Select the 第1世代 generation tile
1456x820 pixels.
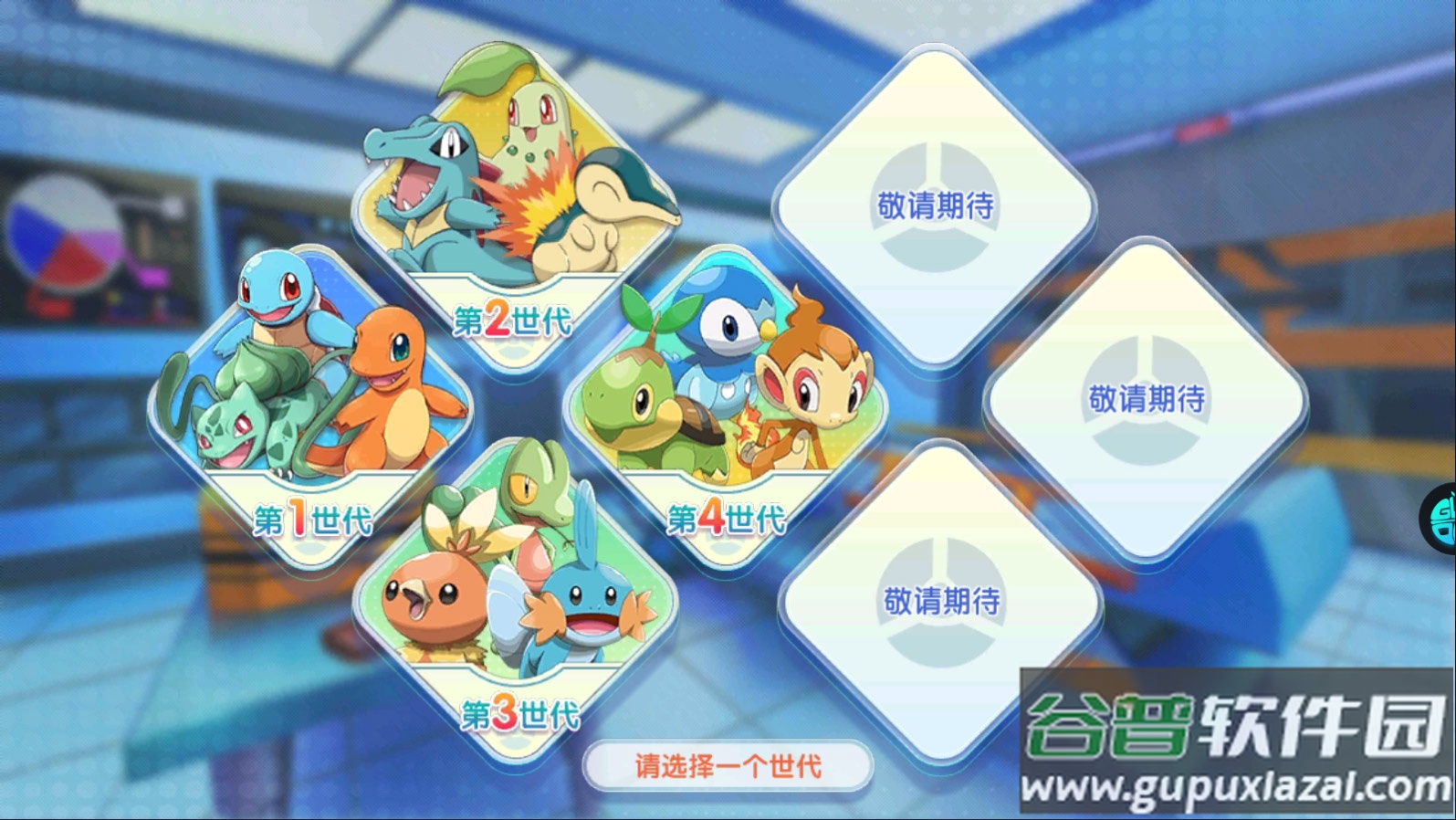pos(310,411)
